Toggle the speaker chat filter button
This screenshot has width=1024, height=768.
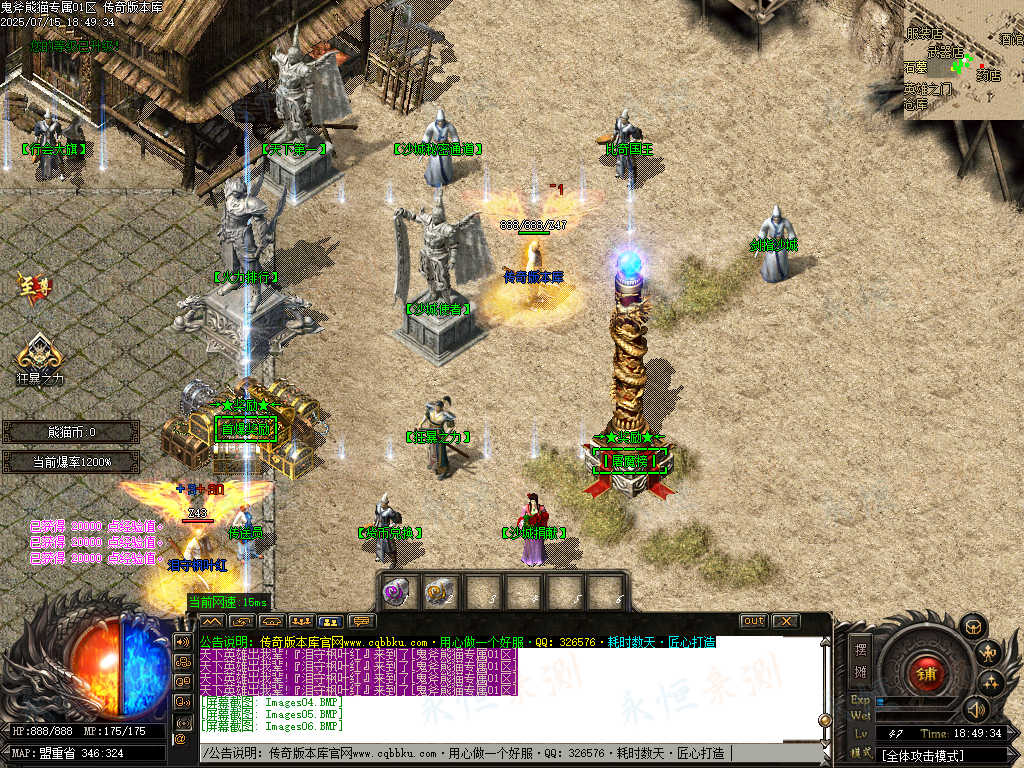pos(182,640)
